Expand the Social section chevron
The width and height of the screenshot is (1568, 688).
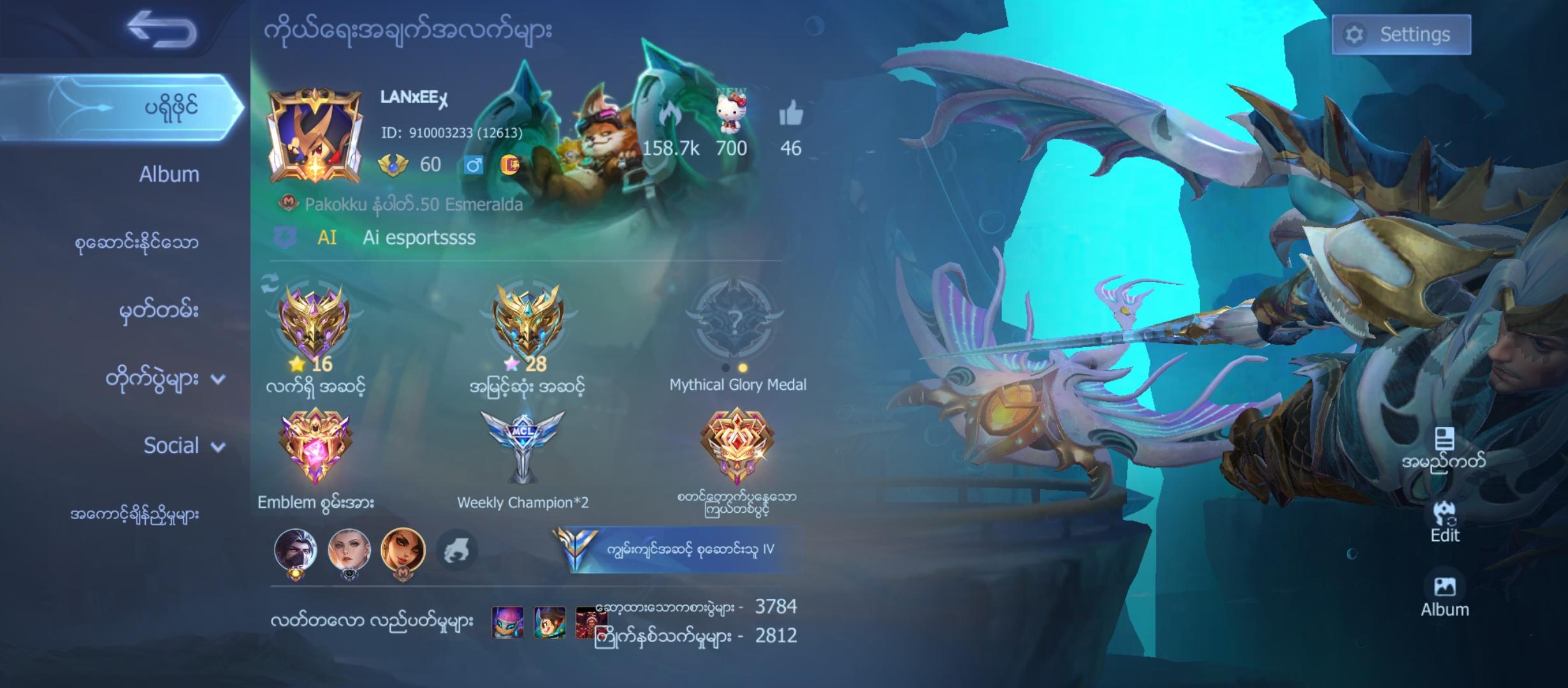click(219, 446)
